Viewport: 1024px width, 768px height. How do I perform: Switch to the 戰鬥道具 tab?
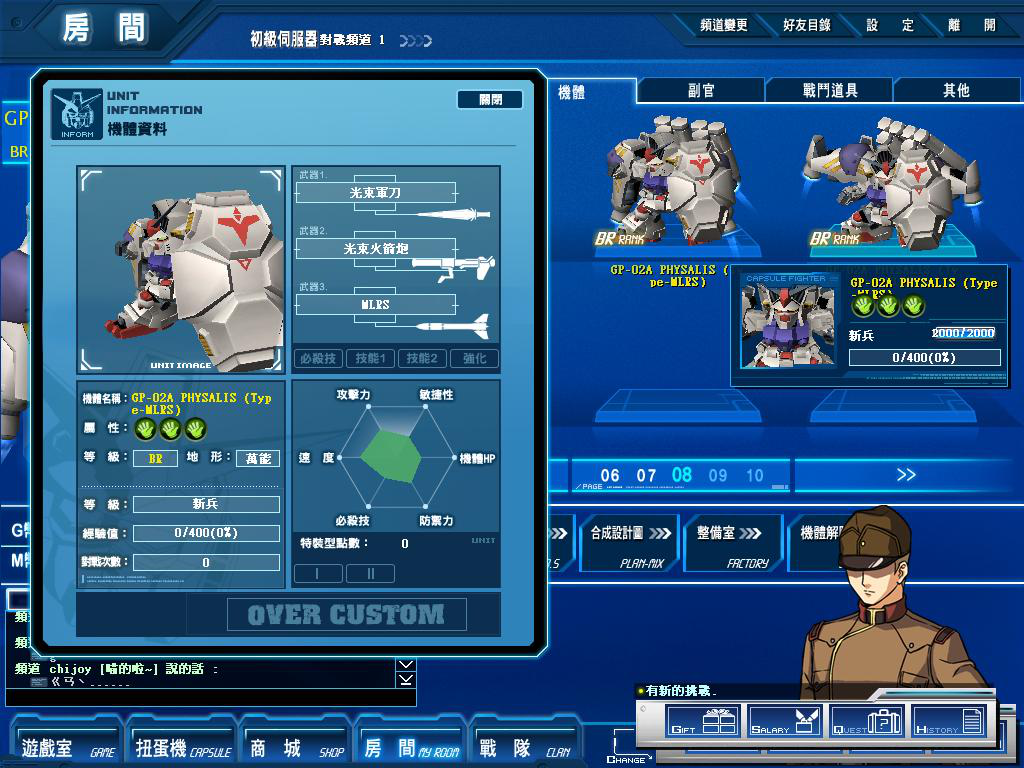click(x=830, y=90)
